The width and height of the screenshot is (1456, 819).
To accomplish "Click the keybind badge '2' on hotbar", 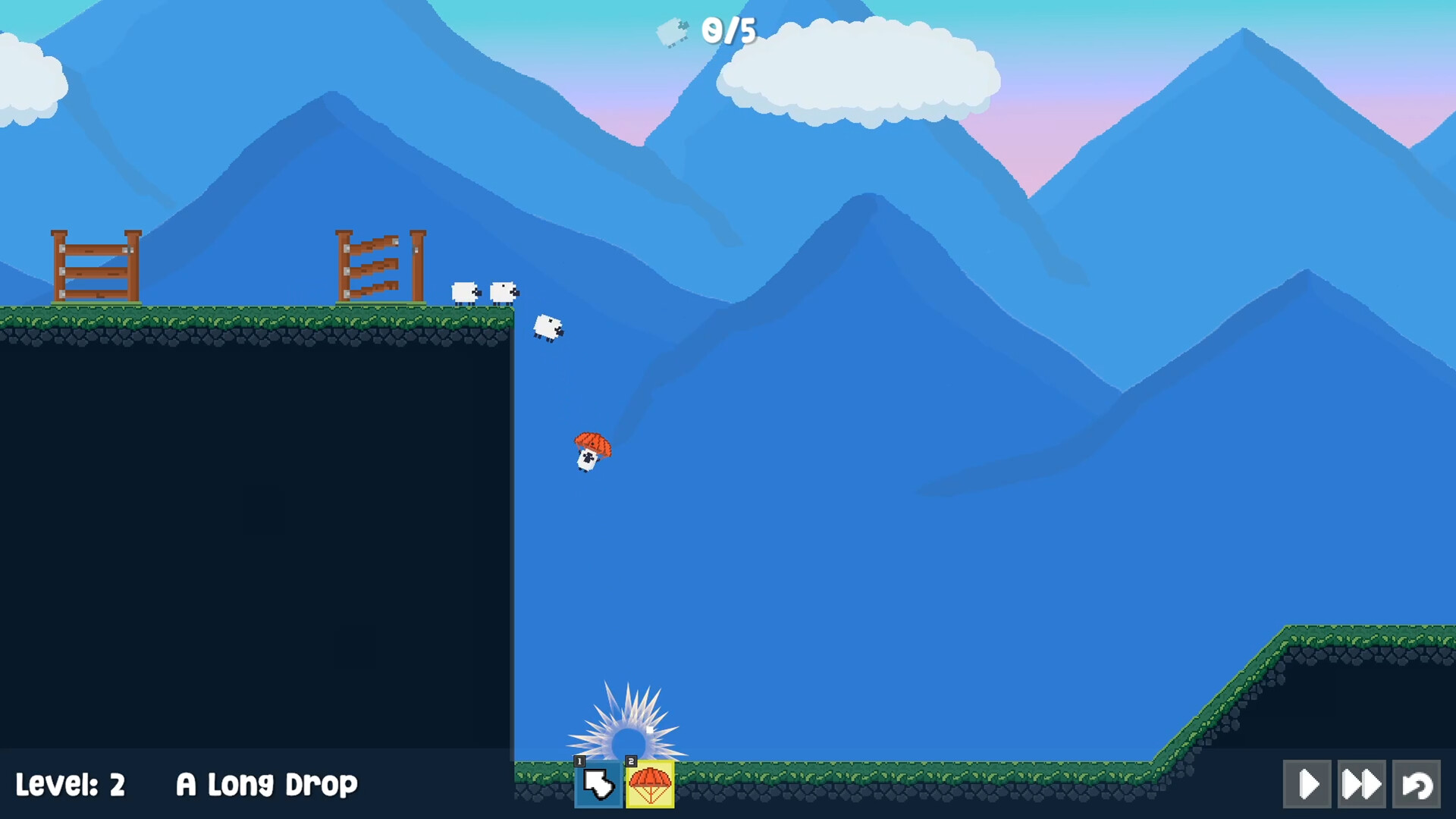I will 632,762.
